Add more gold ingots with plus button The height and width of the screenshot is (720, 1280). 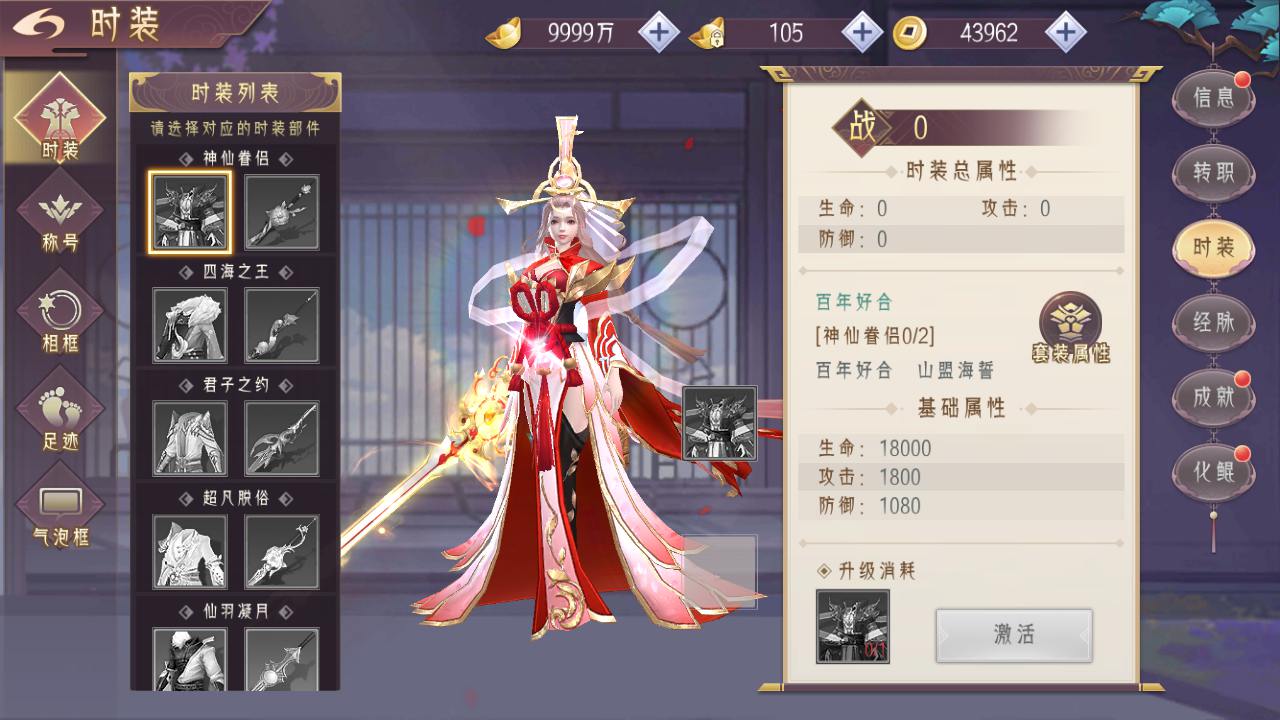pyautogui.click(x=658, y=33)
